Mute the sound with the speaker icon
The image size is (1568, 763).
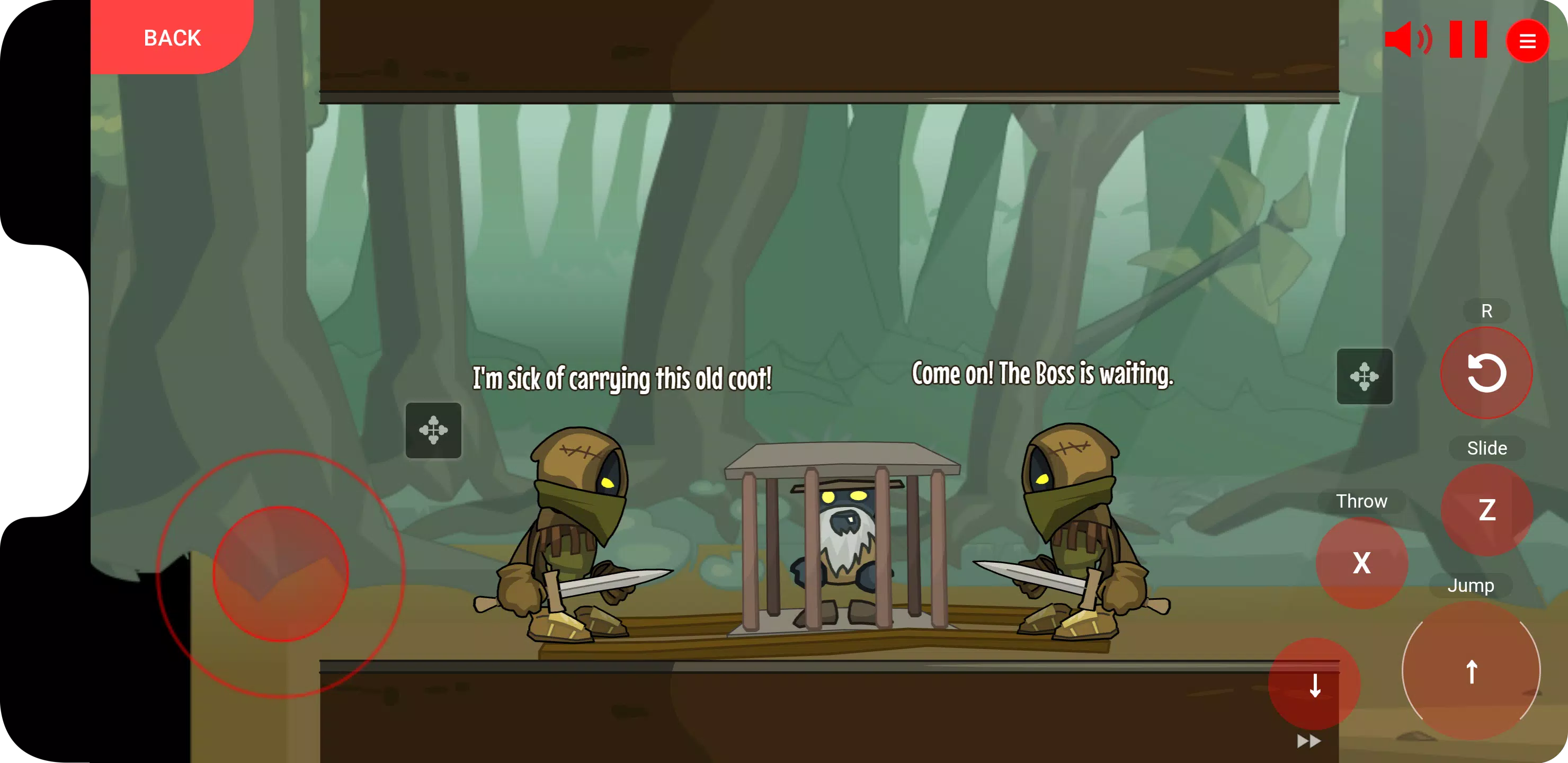tap(1406, 40)
